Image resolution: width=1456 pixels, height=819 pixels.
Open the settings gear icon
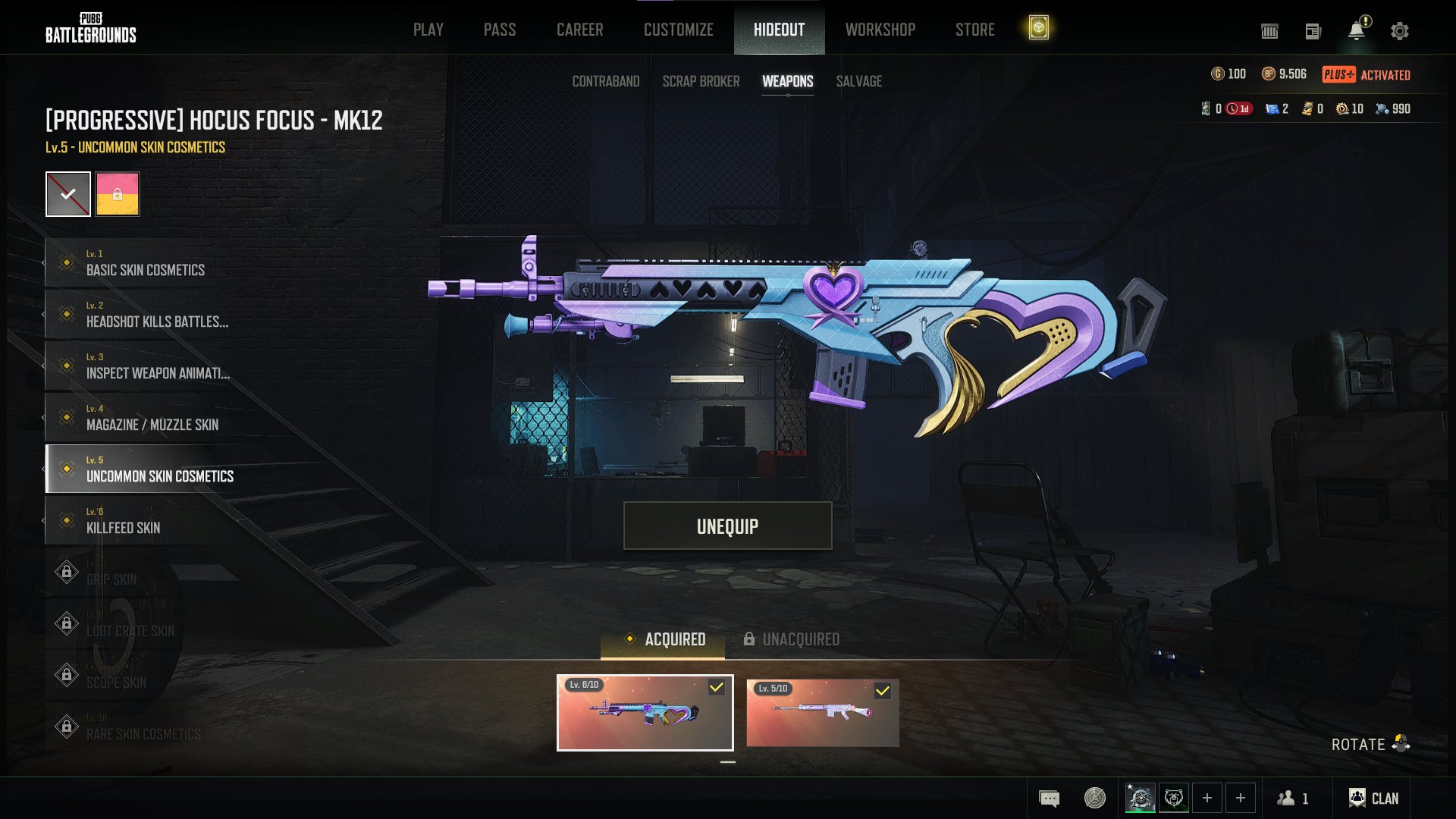click(1399, 31)
